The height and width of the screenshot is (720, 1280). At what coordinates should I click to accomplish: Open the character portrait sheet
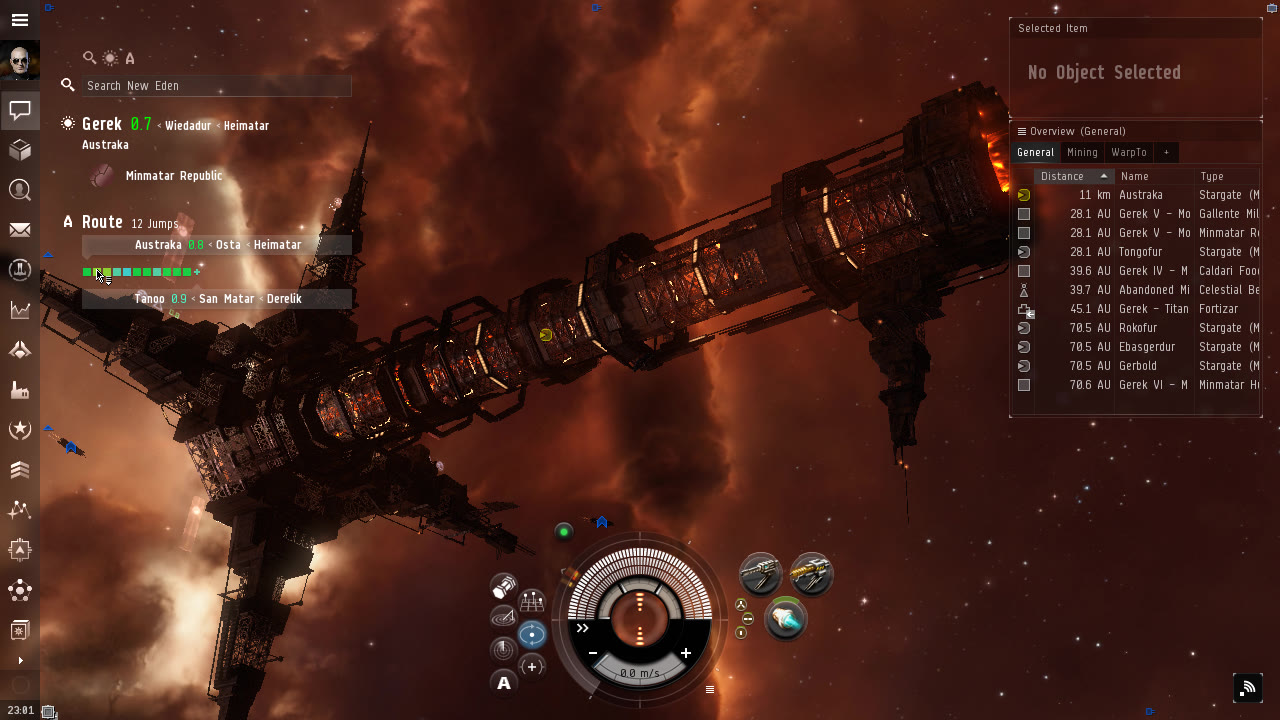point(20,61)
